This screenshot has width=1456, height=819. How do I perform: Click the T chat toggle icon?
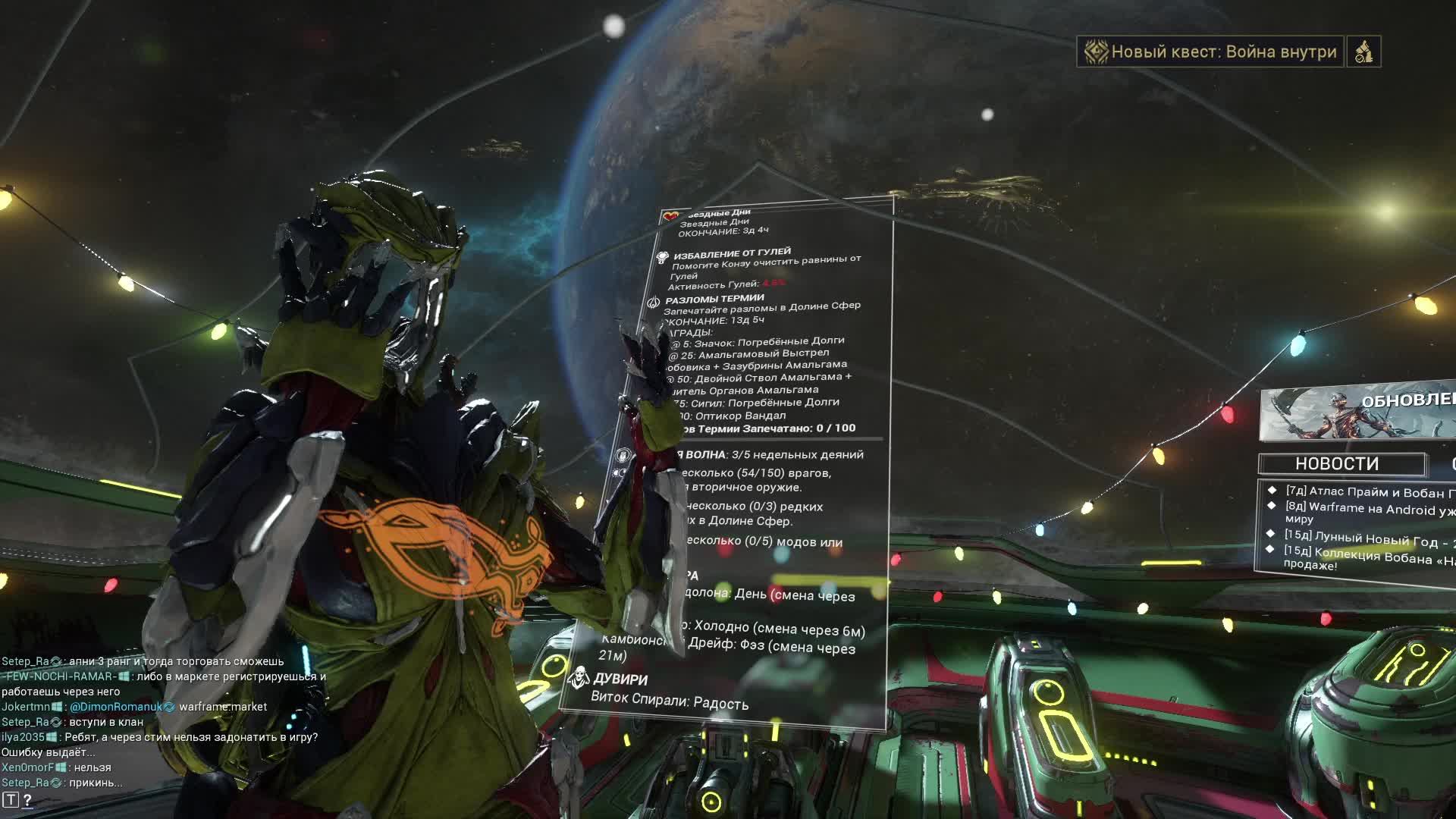click(x=10, y=799)
